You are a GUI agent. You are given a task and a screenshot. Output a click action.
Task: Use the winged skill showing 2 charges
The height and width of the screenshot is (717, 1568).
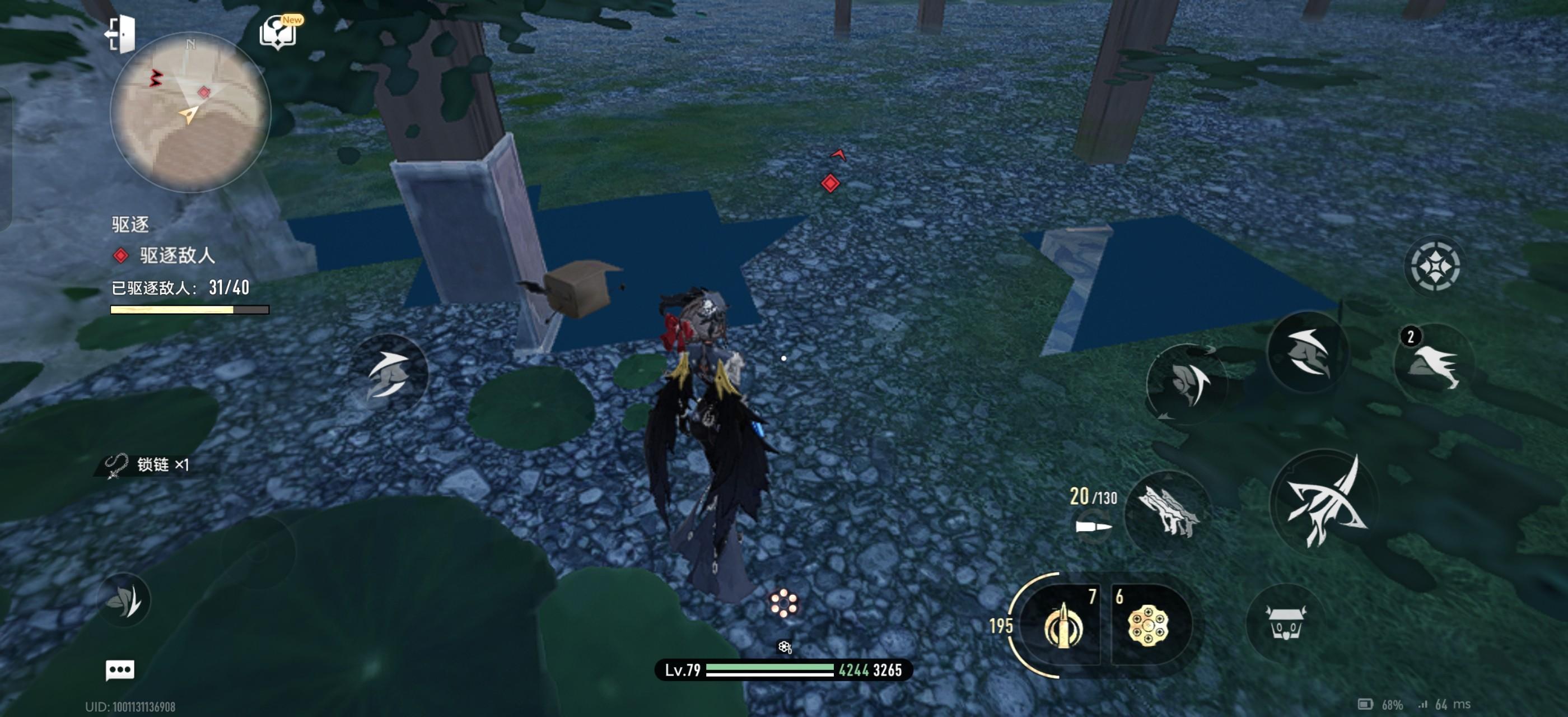click(1435, 364)
